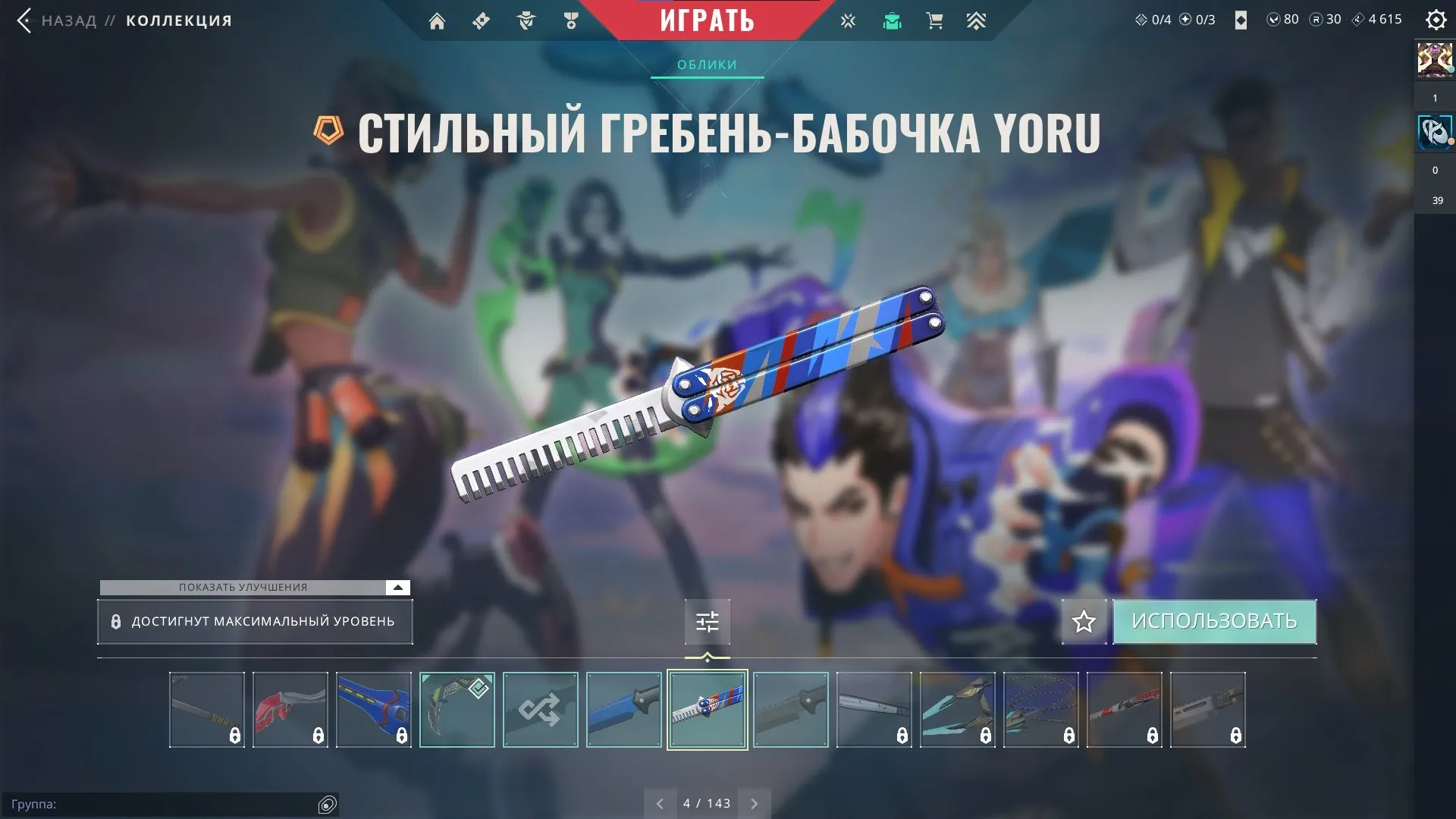This screenshot has height=819, width=1456.
Task: Switch to the ОБЛИКИ tab
Action: (706, 64)
